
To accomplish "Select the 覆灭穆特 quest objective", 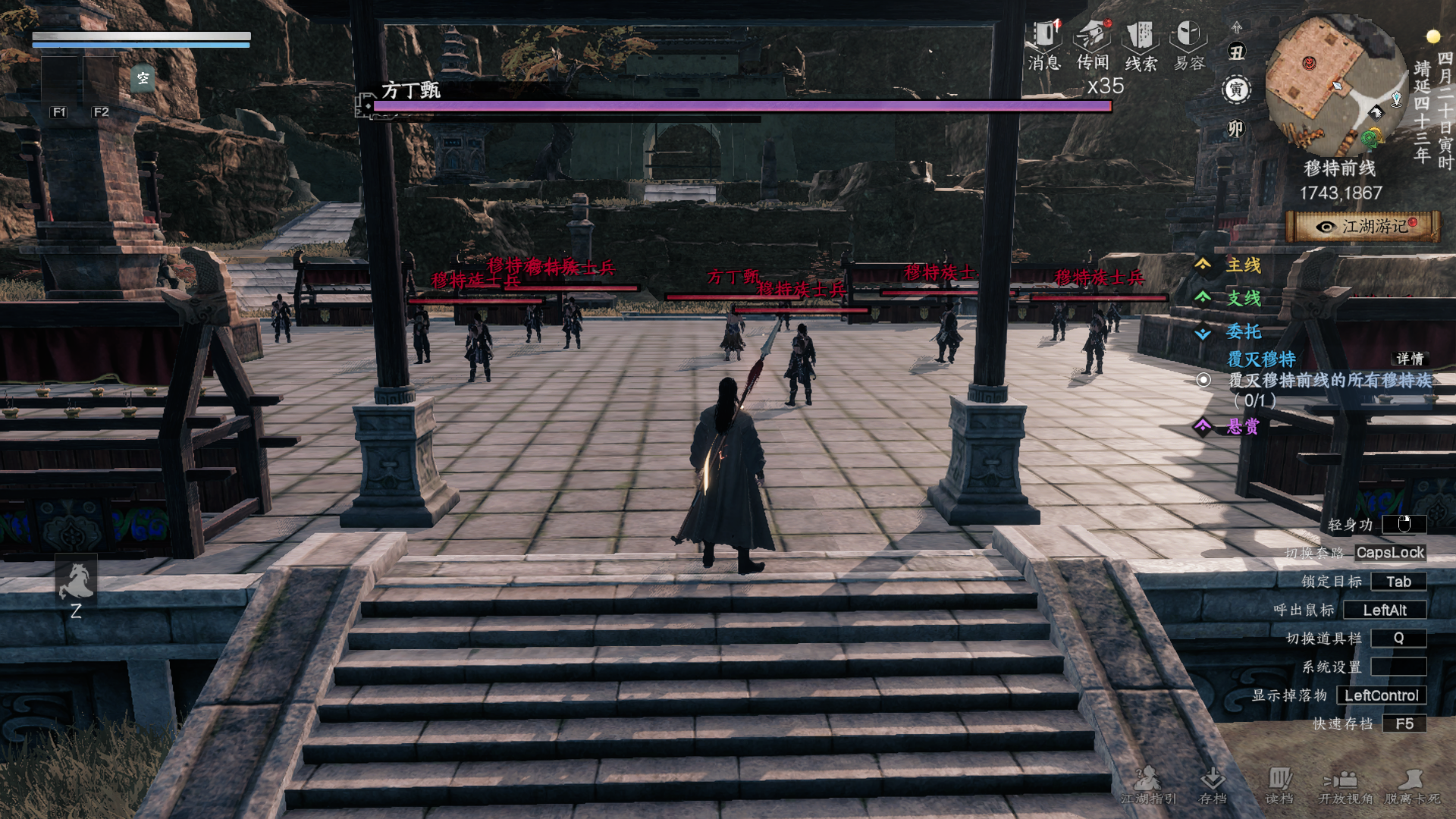I will pos(1204,380).
